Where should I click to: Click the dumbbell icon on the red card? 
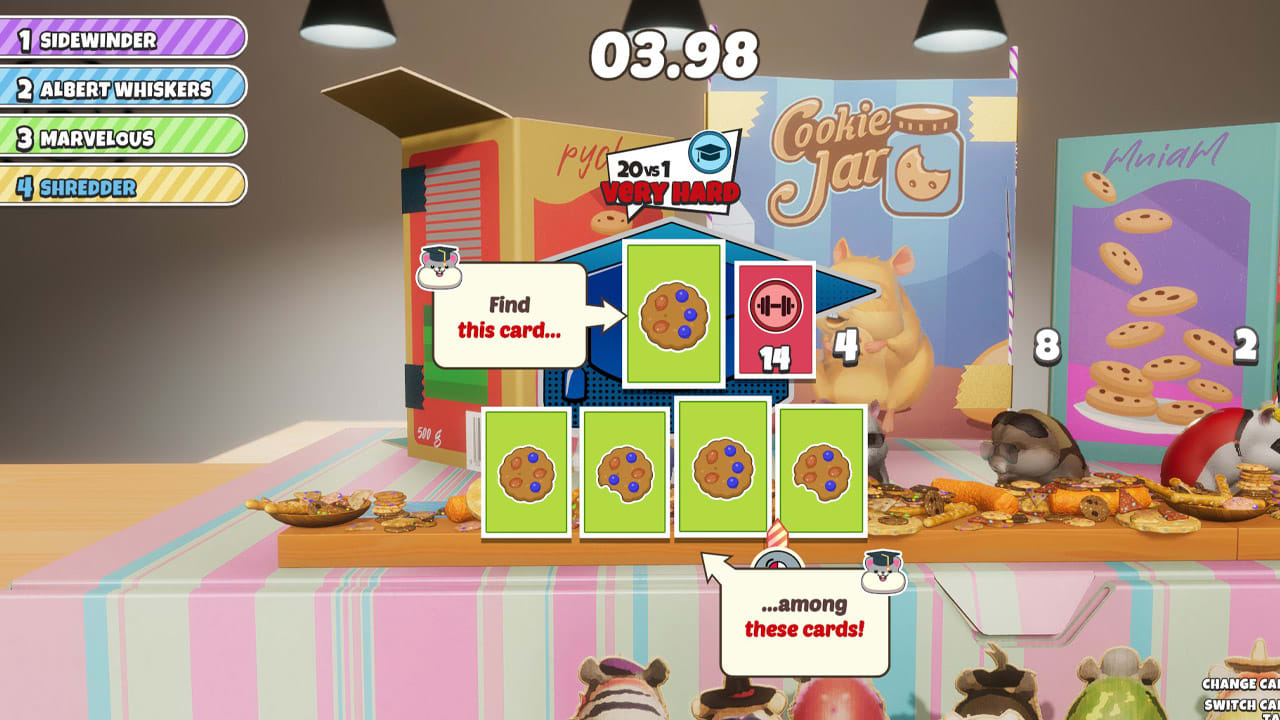coord(774,303)
